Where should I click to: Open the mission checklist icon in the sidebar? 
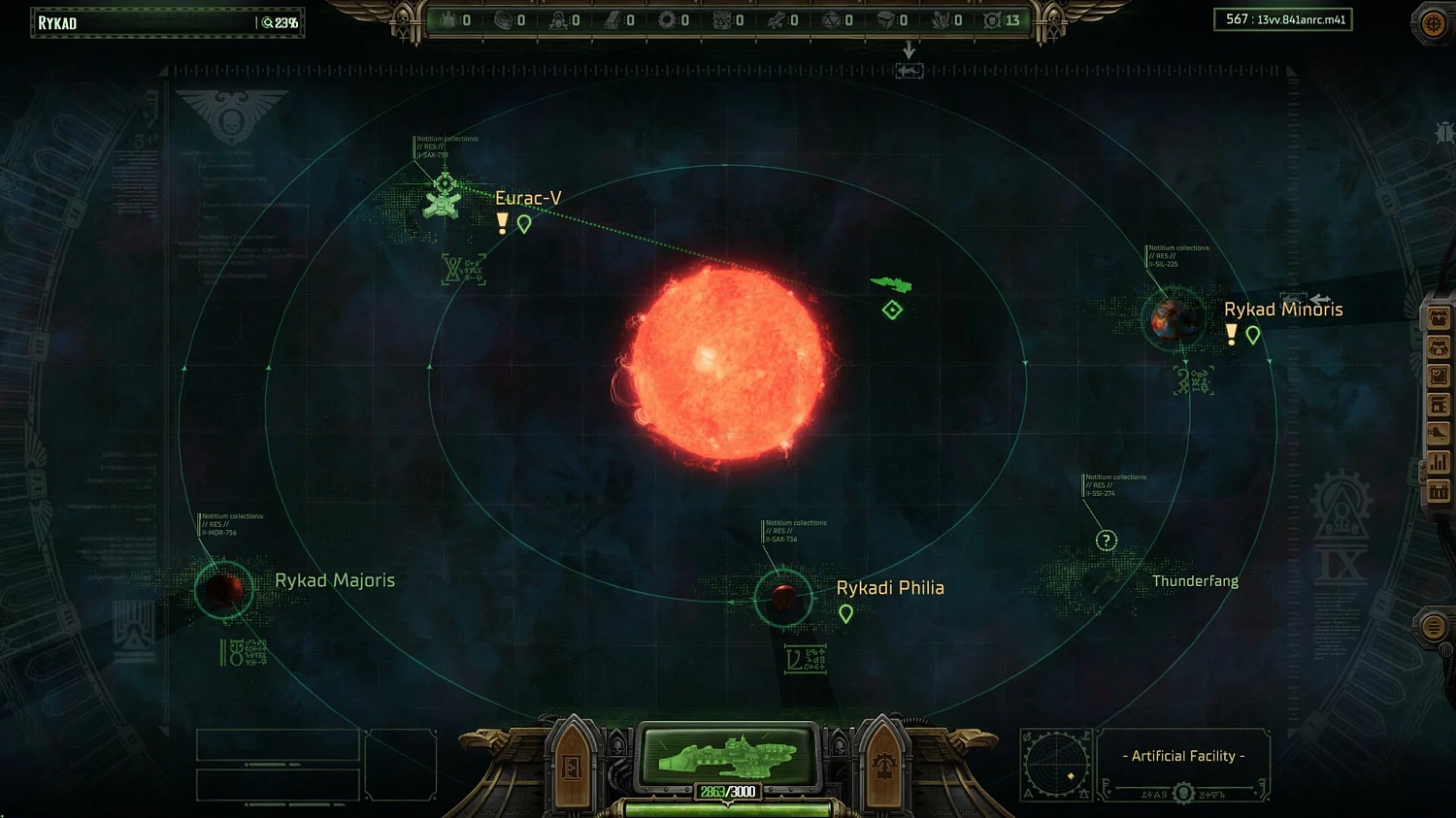coord(1439,374)
